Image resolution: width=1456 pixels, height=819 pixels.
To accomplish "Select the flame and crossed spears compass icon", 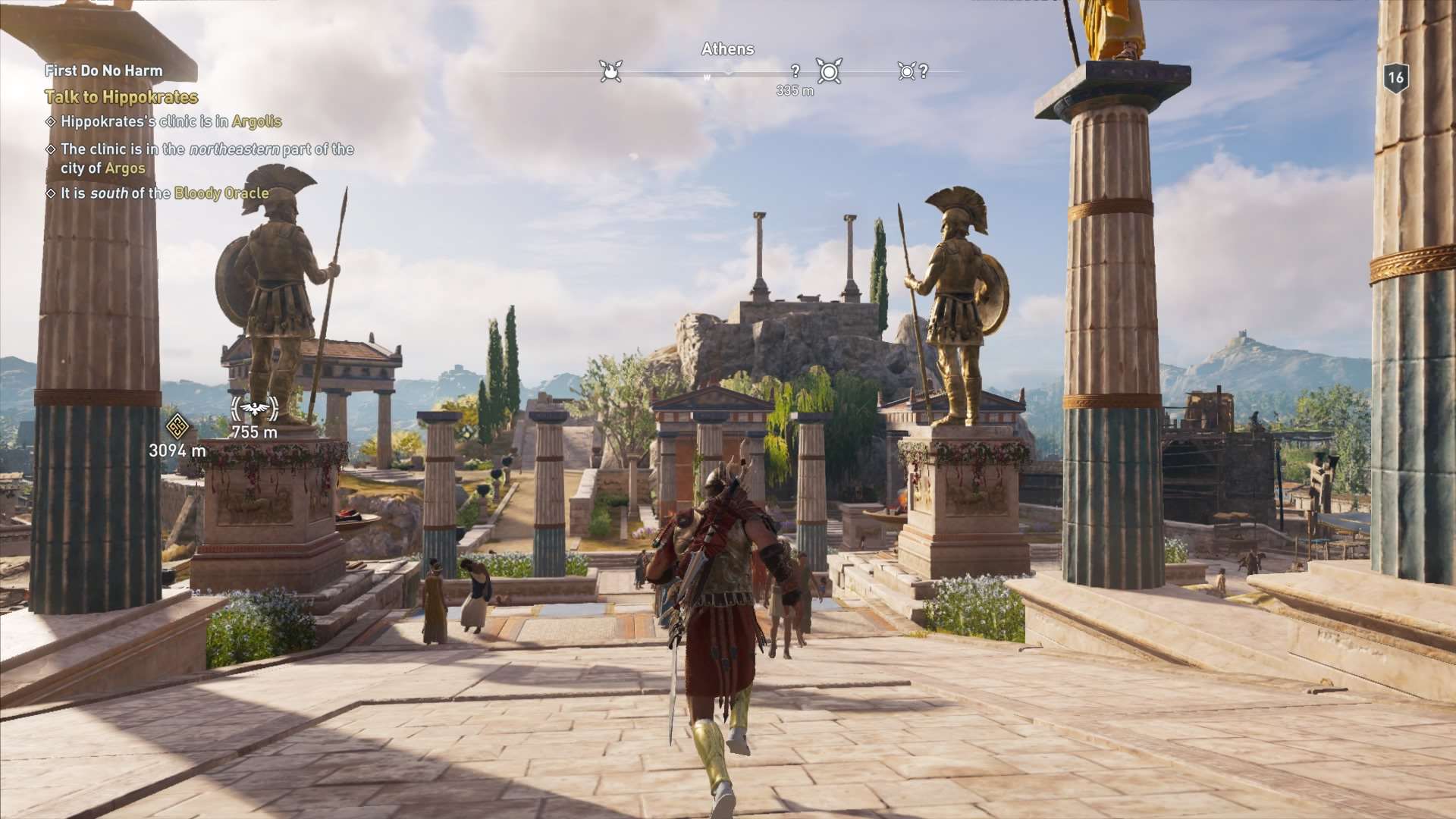I will point(610,71).
